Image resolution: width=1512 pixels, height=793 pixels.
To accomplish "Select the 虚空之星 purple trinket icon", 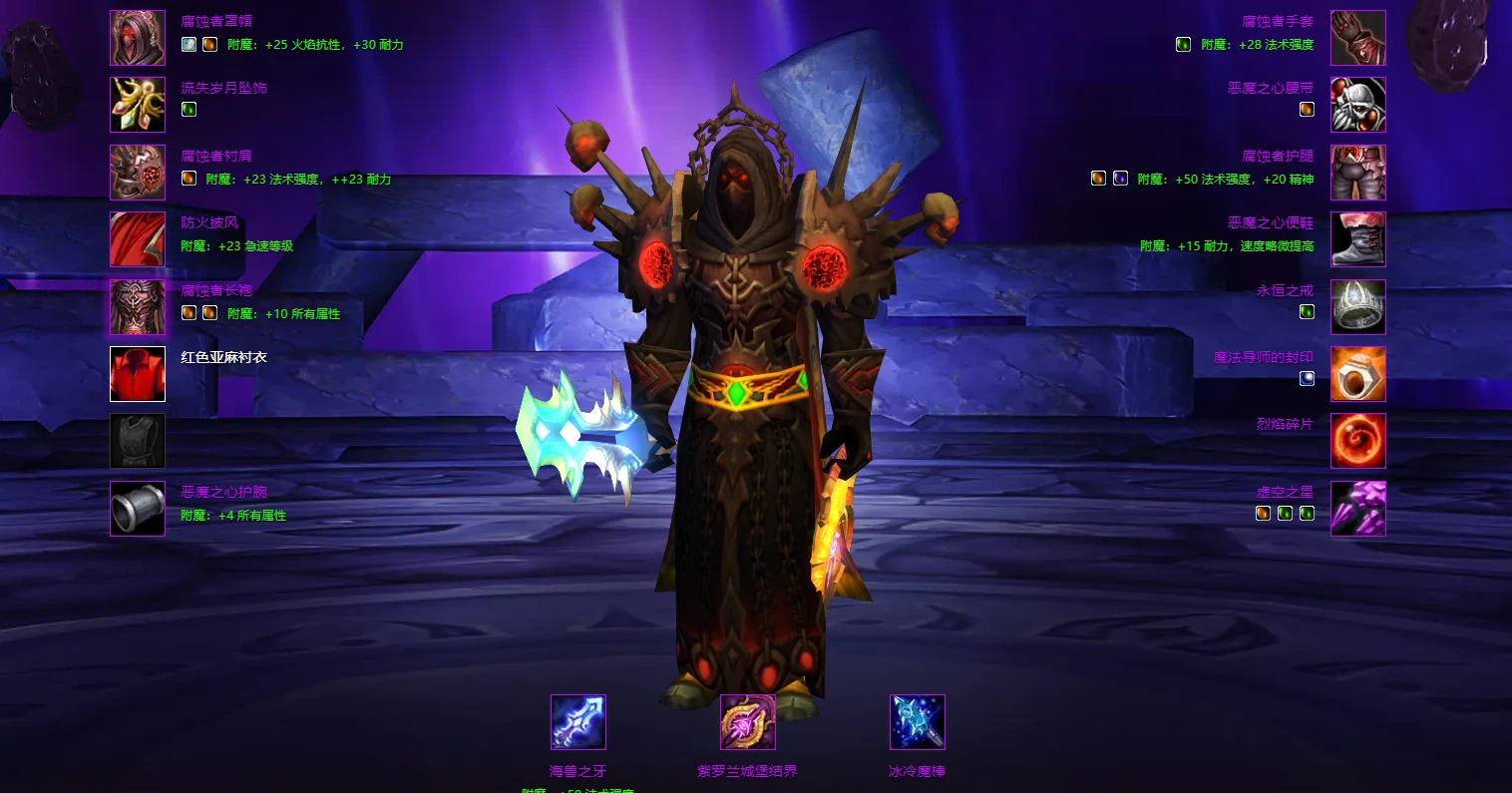I will [x=1357, y=509].
